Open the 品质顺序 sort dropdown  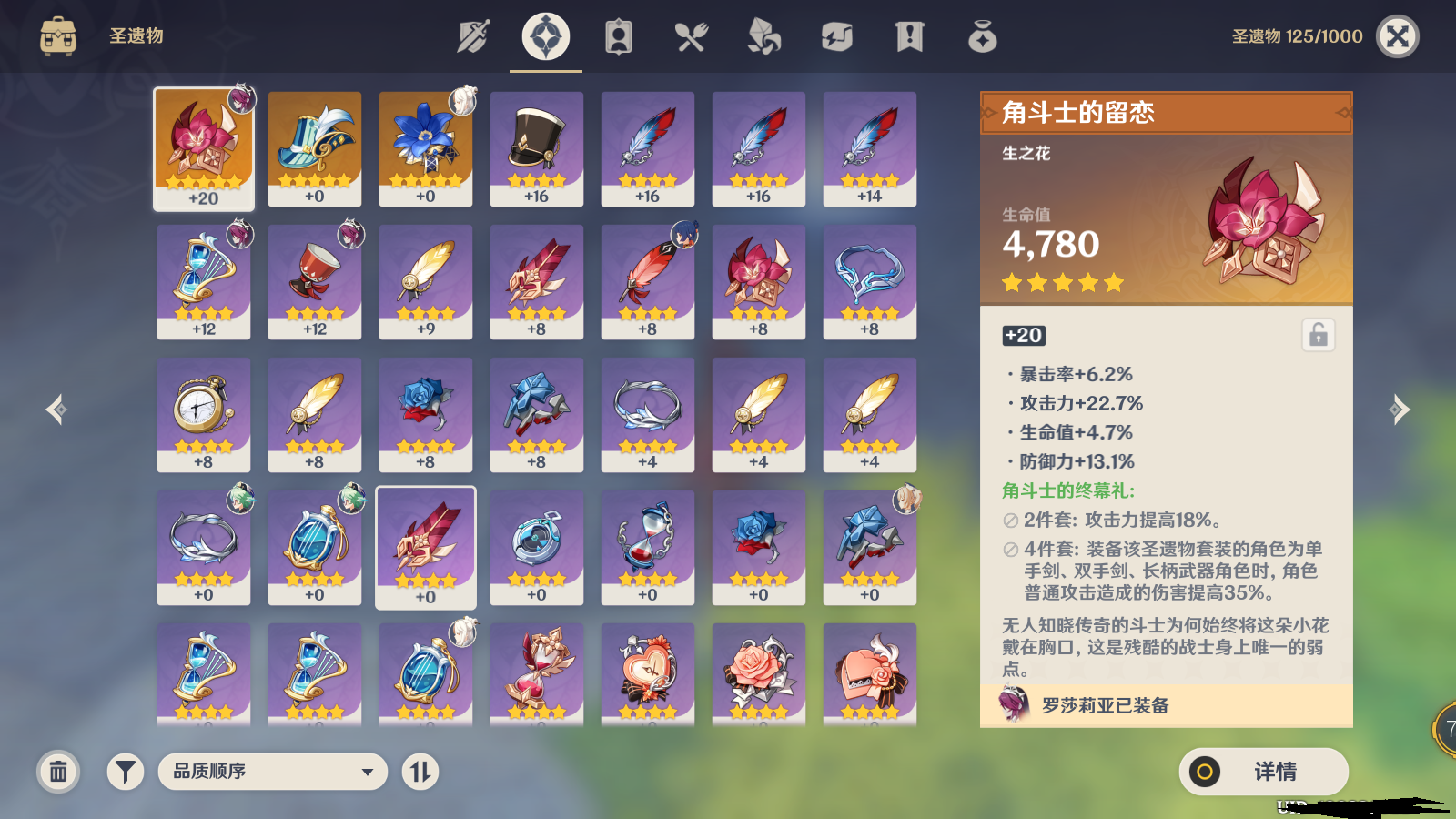tap(273, 771)
